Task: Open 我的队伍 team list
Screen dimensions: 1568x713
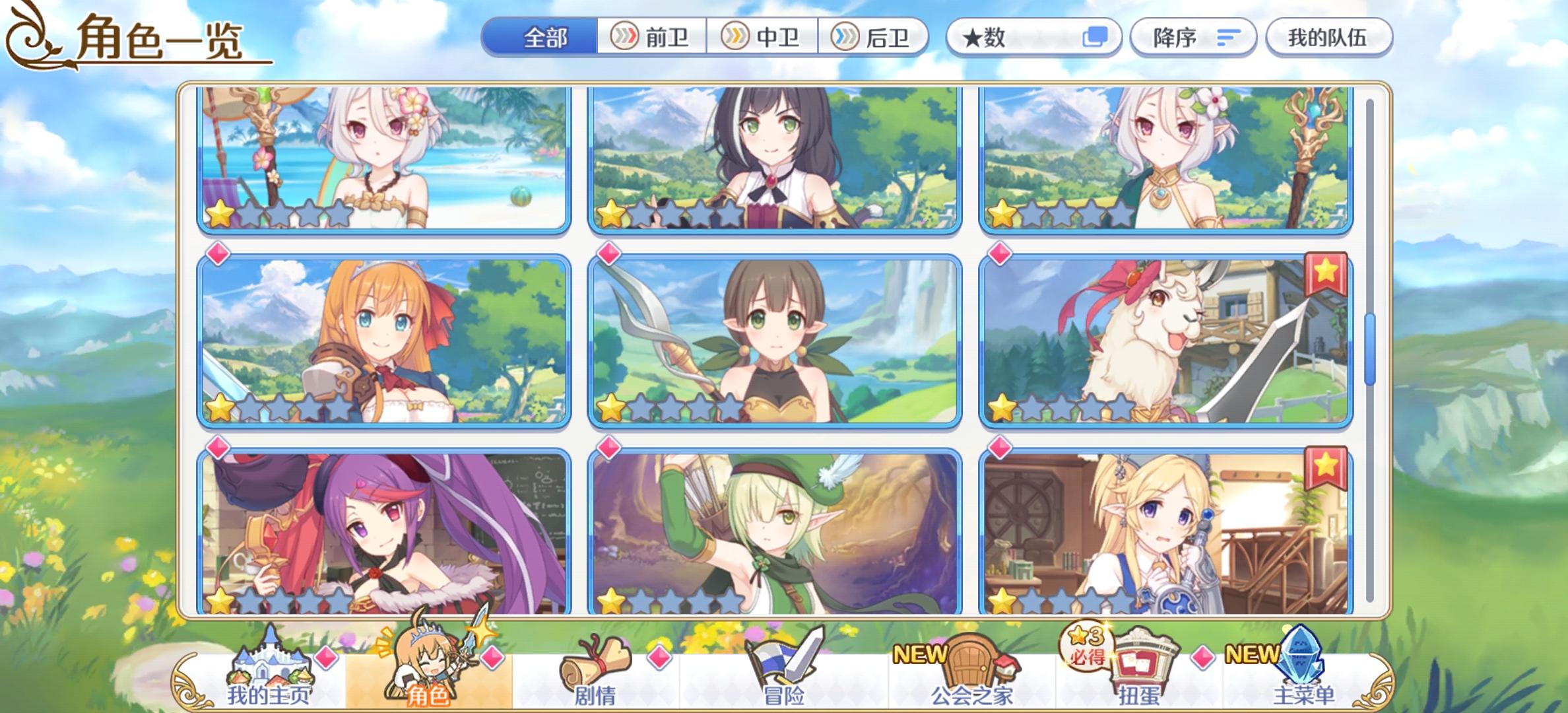Action: point(1328,38)
